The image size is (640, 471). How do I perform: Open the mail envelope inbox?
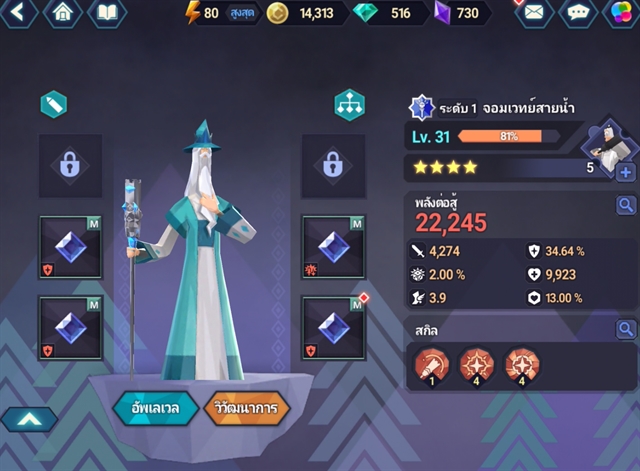(x=533, y=13)
